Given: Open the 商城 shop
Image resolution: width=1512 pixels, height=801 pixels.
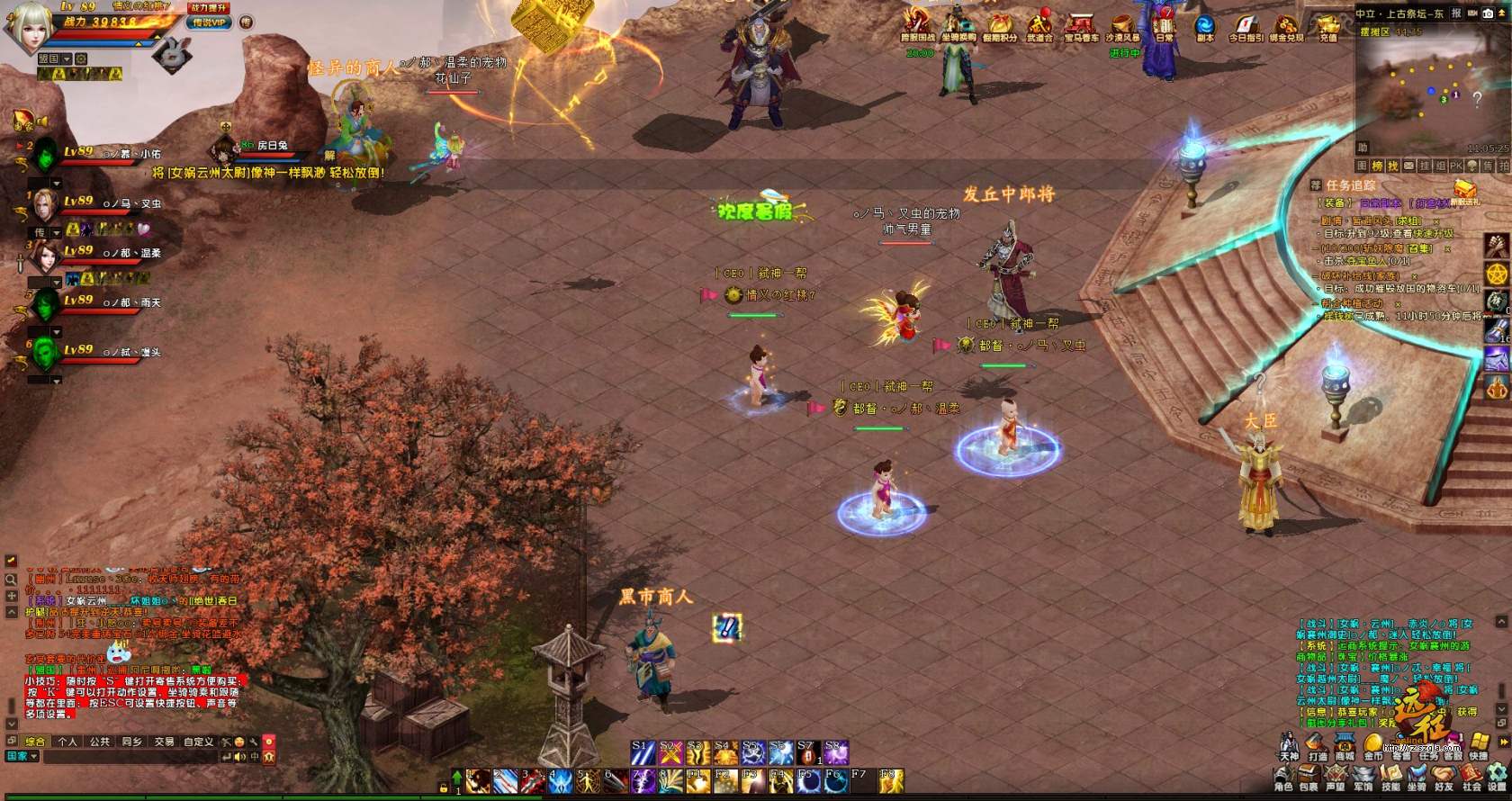Looking at the screenshot, I should (x=1345, y=747).
